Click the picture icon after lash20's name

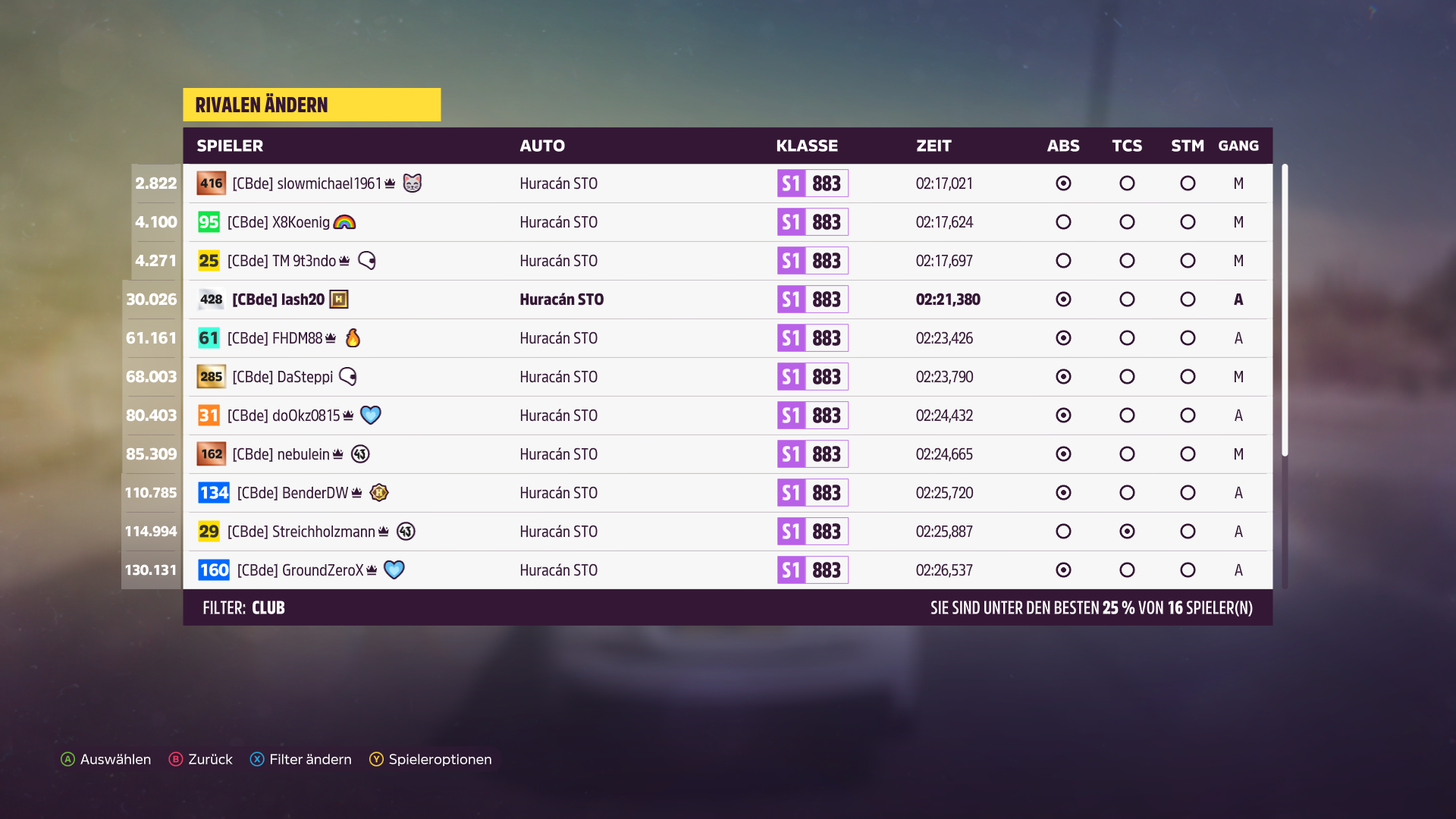[339, 299]
